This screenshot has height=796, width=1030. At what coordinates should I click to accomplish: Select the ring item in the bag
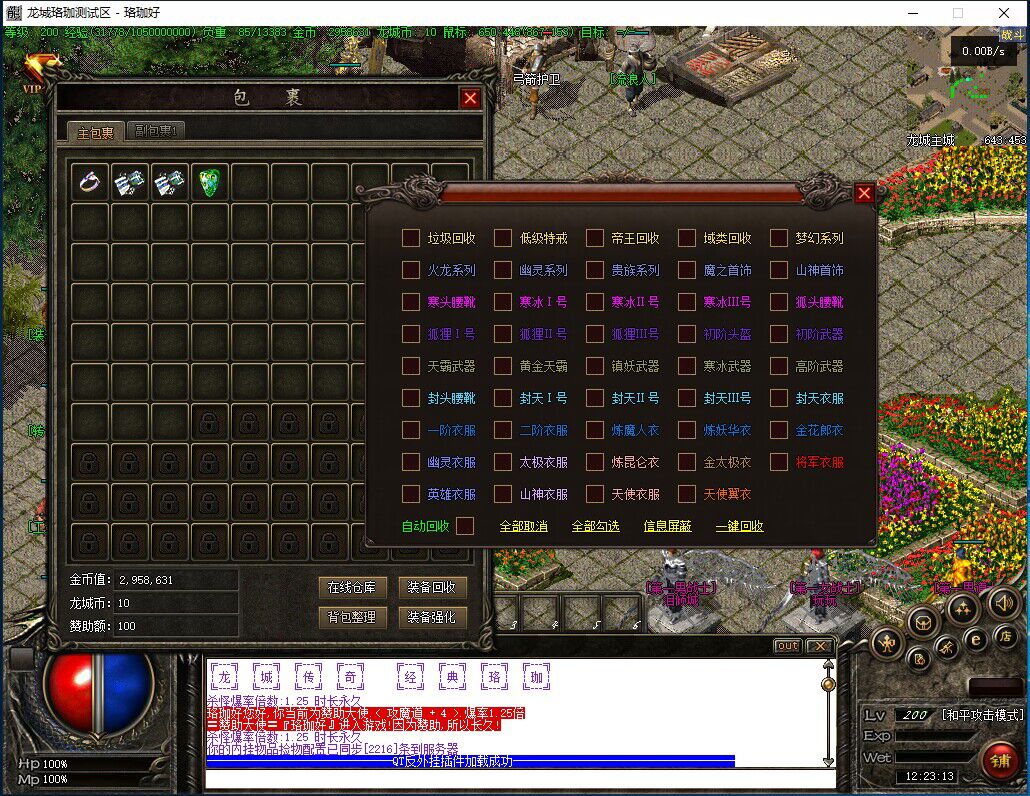(91, 182)
